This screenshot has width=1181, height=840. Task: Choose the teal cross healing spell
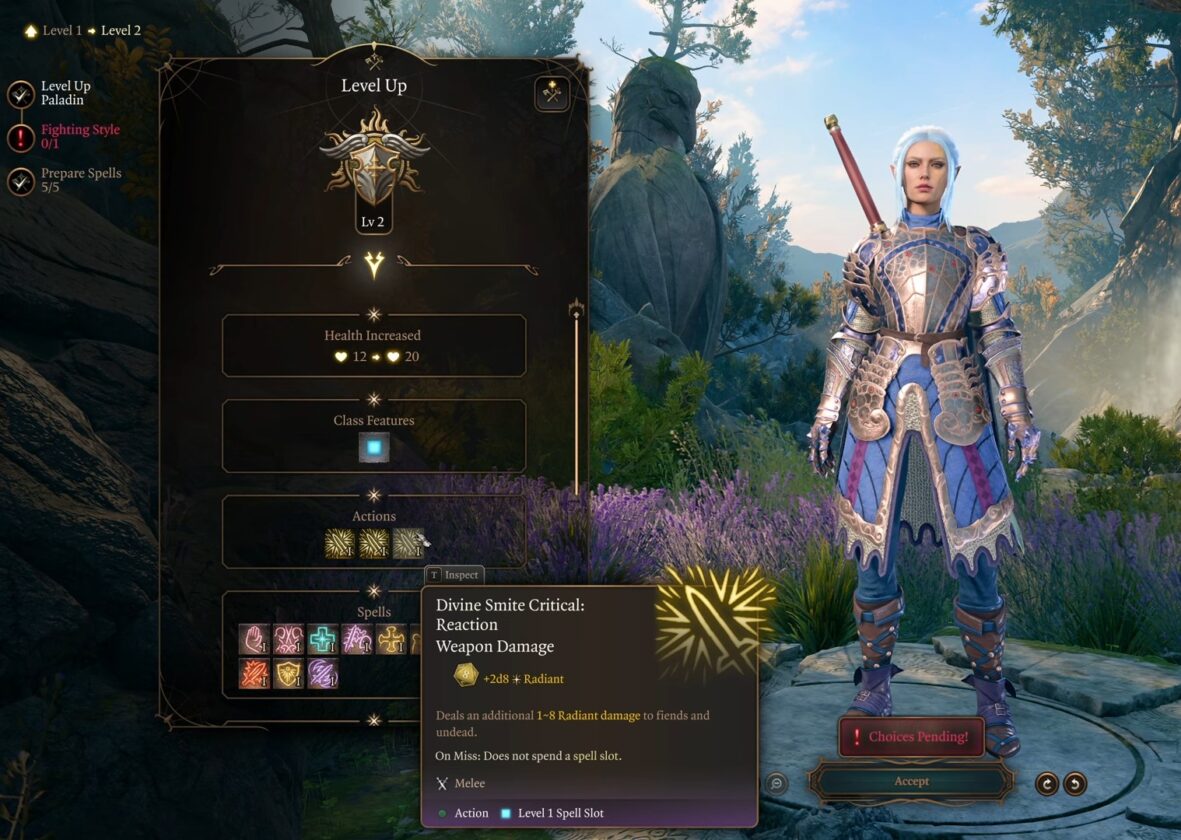(322, 639)
